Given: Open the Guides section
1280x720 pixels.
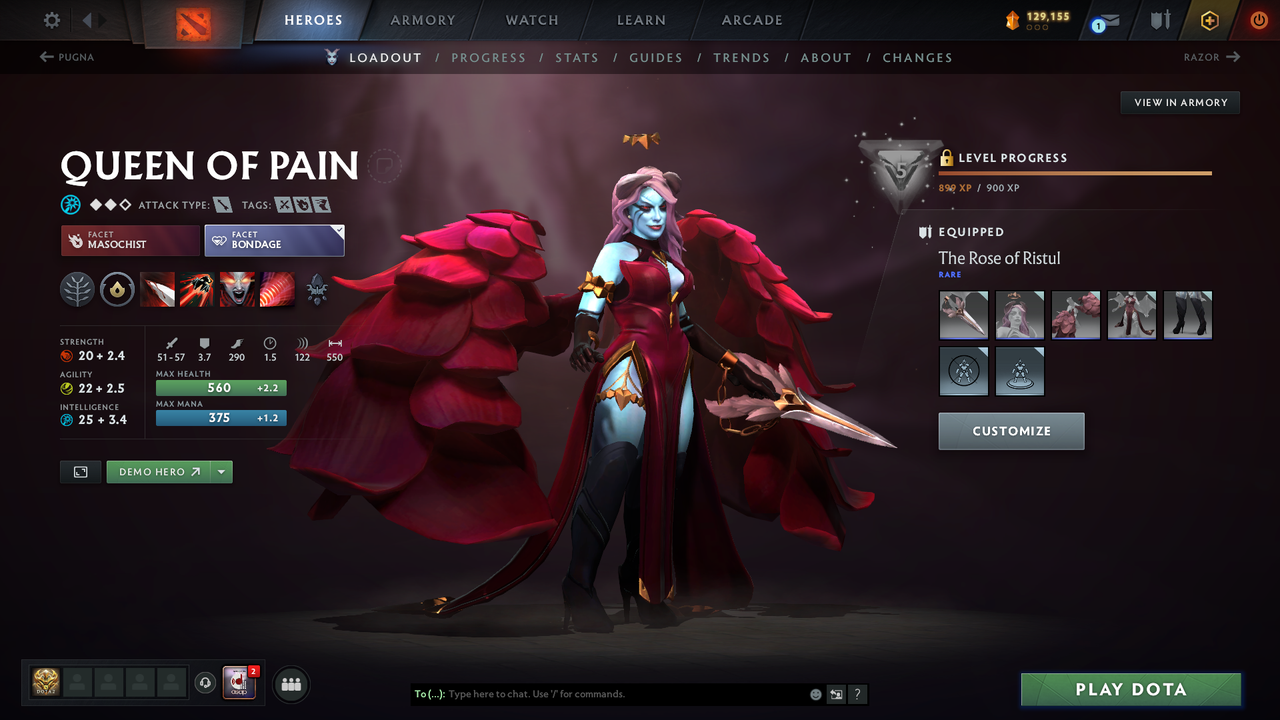Looking at the screenshot, I should 656,57.
